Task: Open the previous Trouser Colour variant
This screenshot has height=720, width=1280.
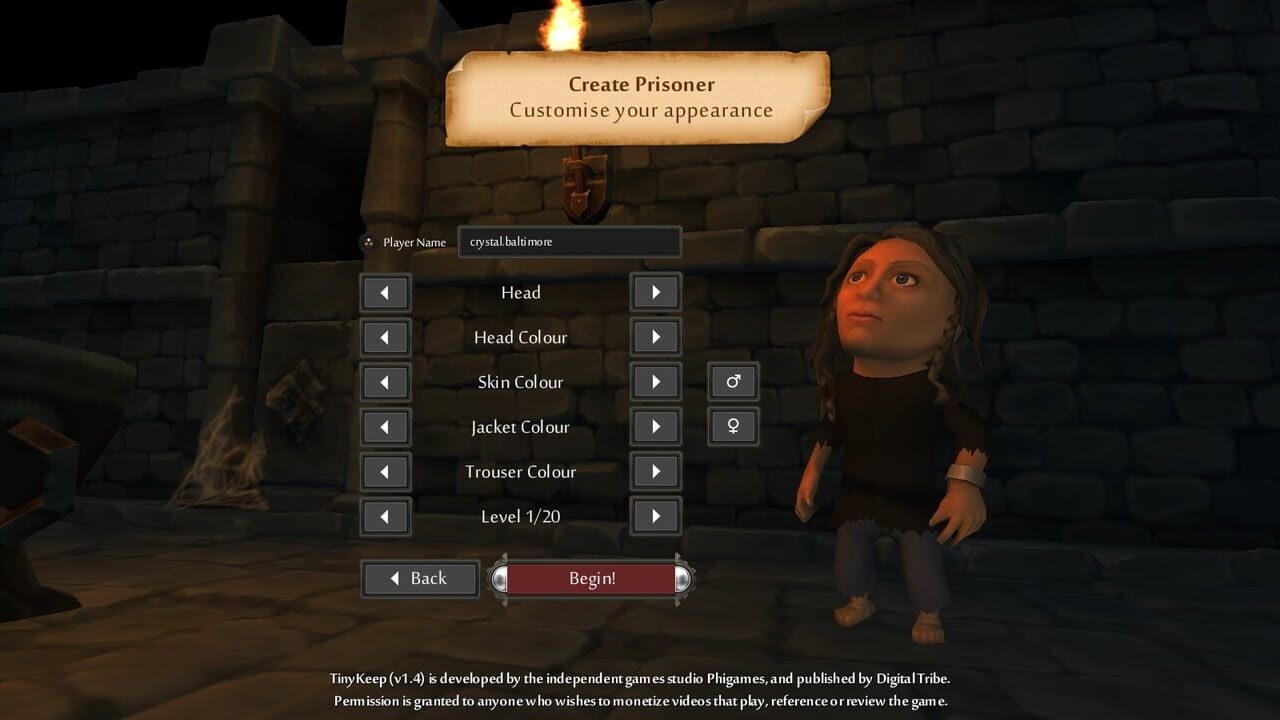Action: coord(385,471)
